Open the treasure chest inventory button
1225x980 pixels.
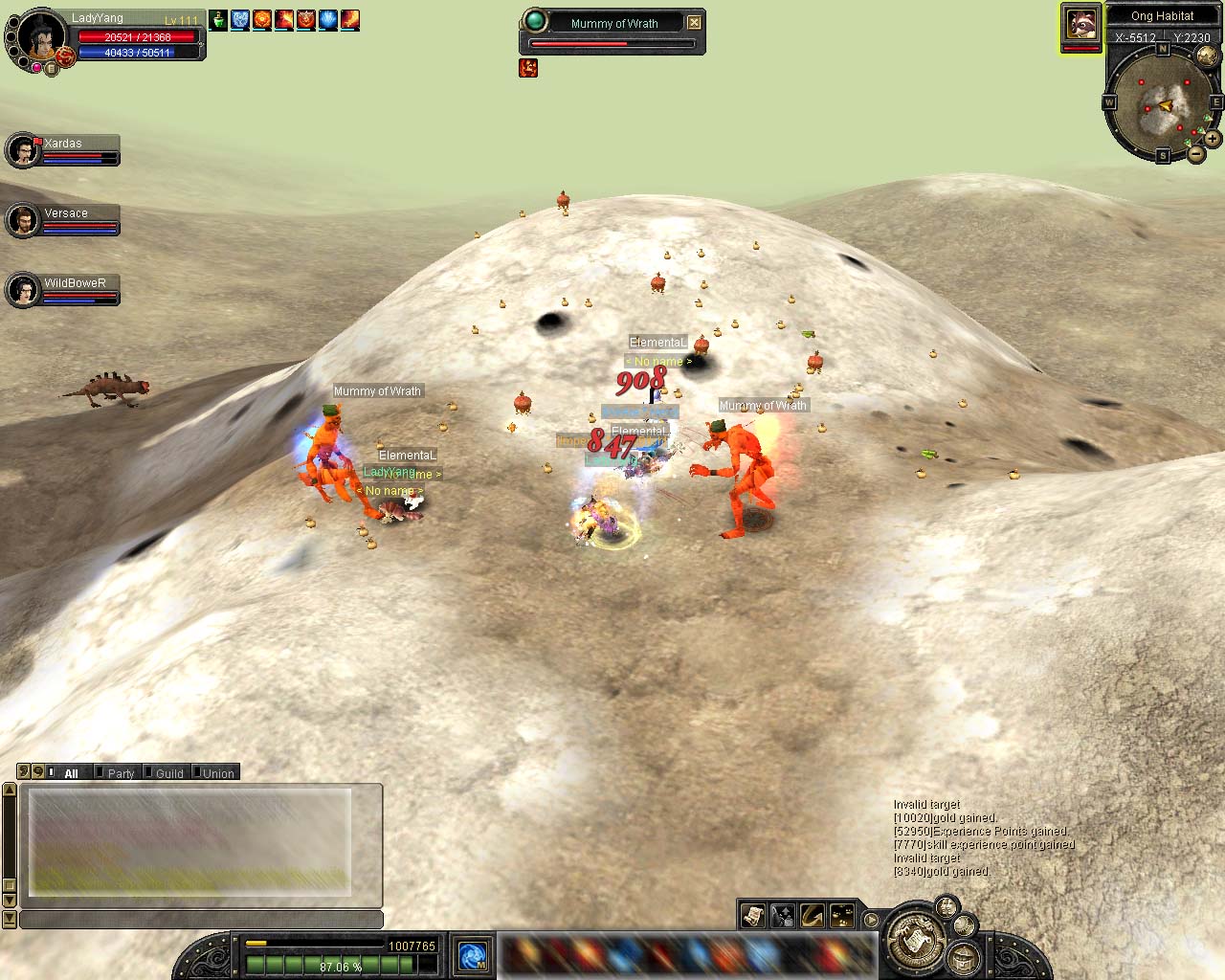point(963,955)
